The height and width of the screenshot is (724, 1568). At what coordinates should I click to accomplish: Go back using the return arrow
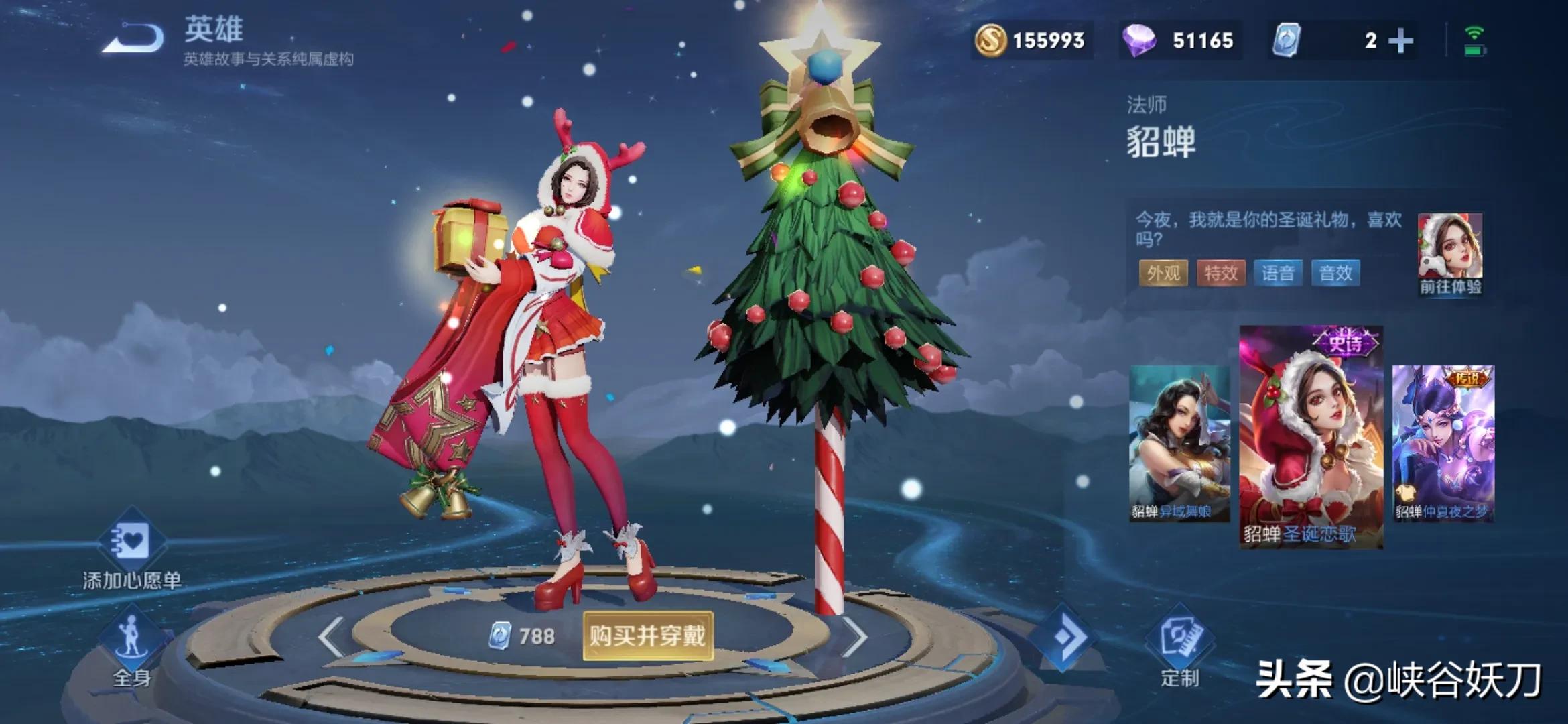(x=133, y=38)
